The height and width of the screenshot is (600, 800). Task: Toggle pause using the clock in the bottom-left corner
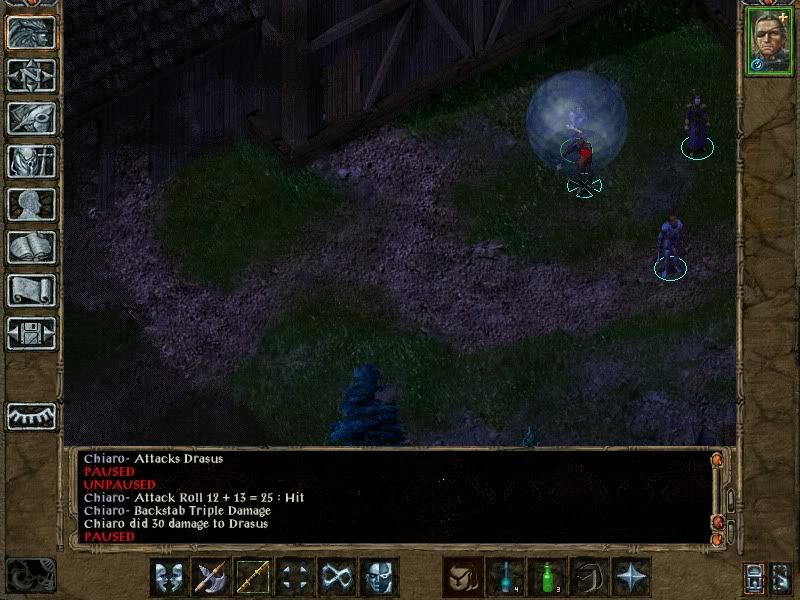pos(30,574)
